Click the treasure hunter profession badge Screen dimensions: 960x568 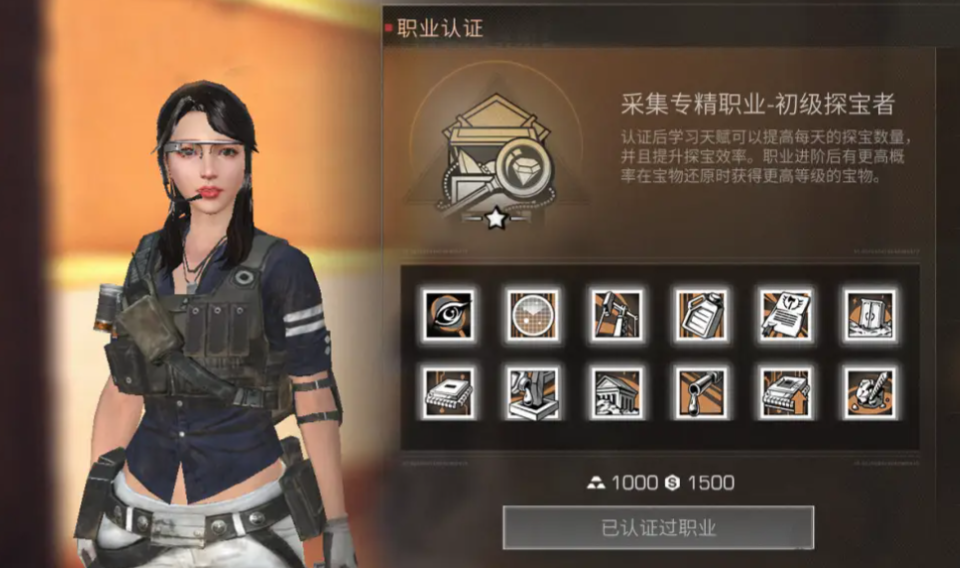click(x=495, y=160)
